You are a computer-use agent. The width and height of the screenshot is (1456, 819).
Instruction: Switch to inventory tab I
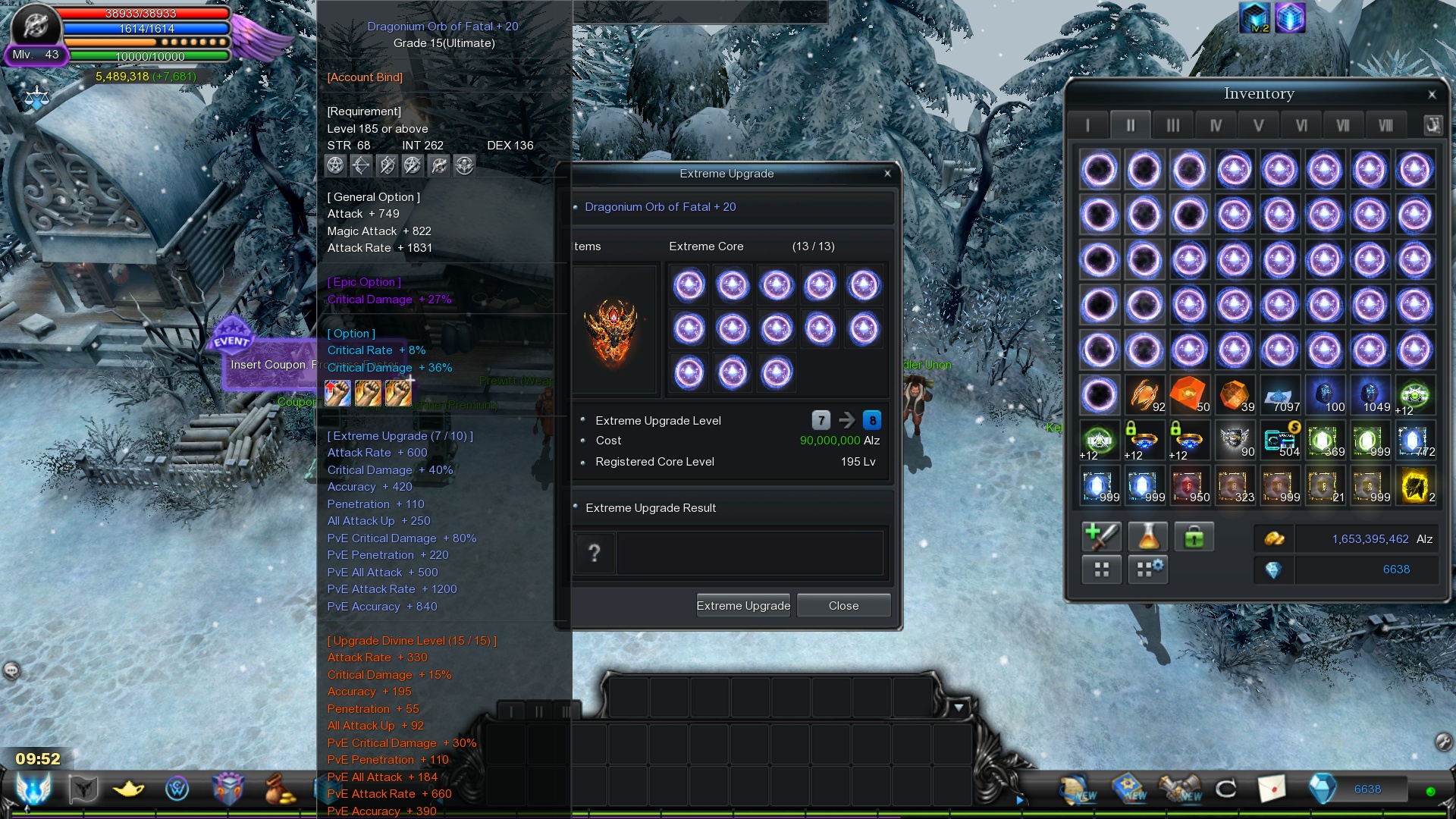coord(1087,125)
